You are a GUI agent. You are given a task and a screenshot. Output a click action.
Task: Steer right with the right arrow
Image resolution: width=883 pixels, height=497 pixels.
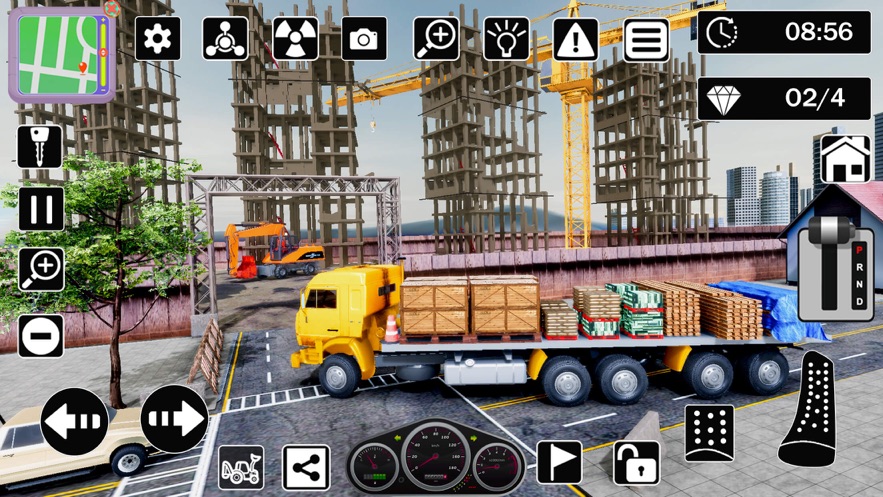pos(174,418)
